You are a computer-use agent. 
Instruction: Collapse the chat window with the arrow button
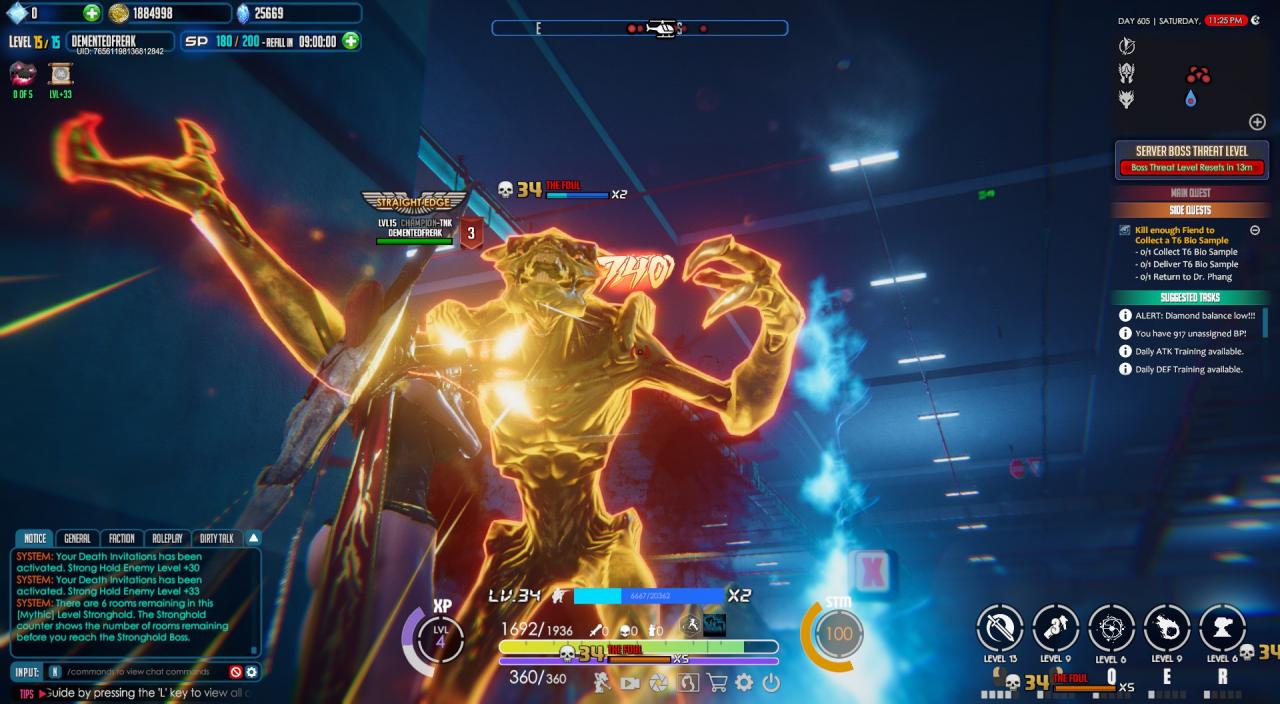click(253, 538)
